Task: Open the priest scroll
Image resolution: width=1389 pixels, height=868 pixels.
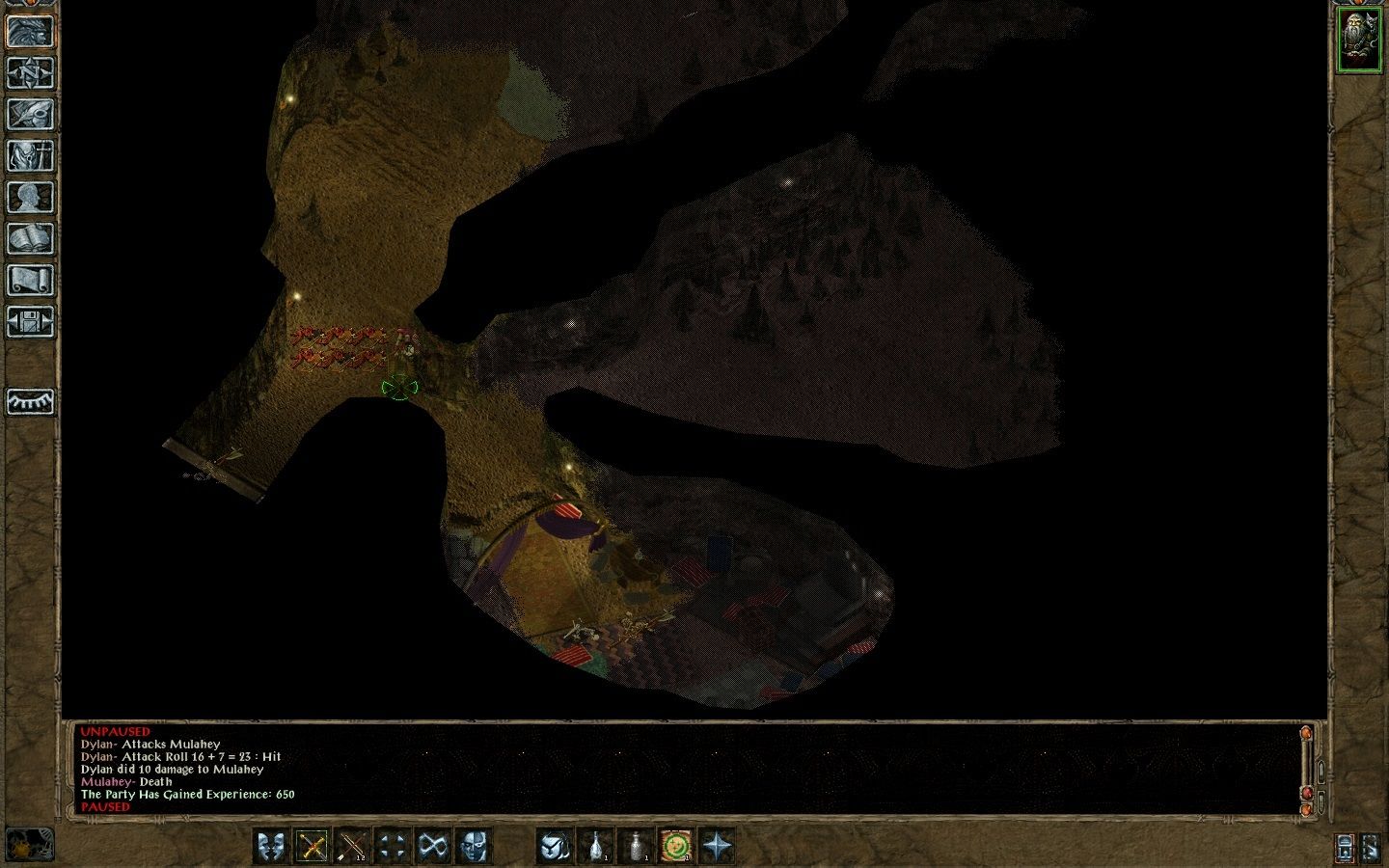Action: coord(30,280)
